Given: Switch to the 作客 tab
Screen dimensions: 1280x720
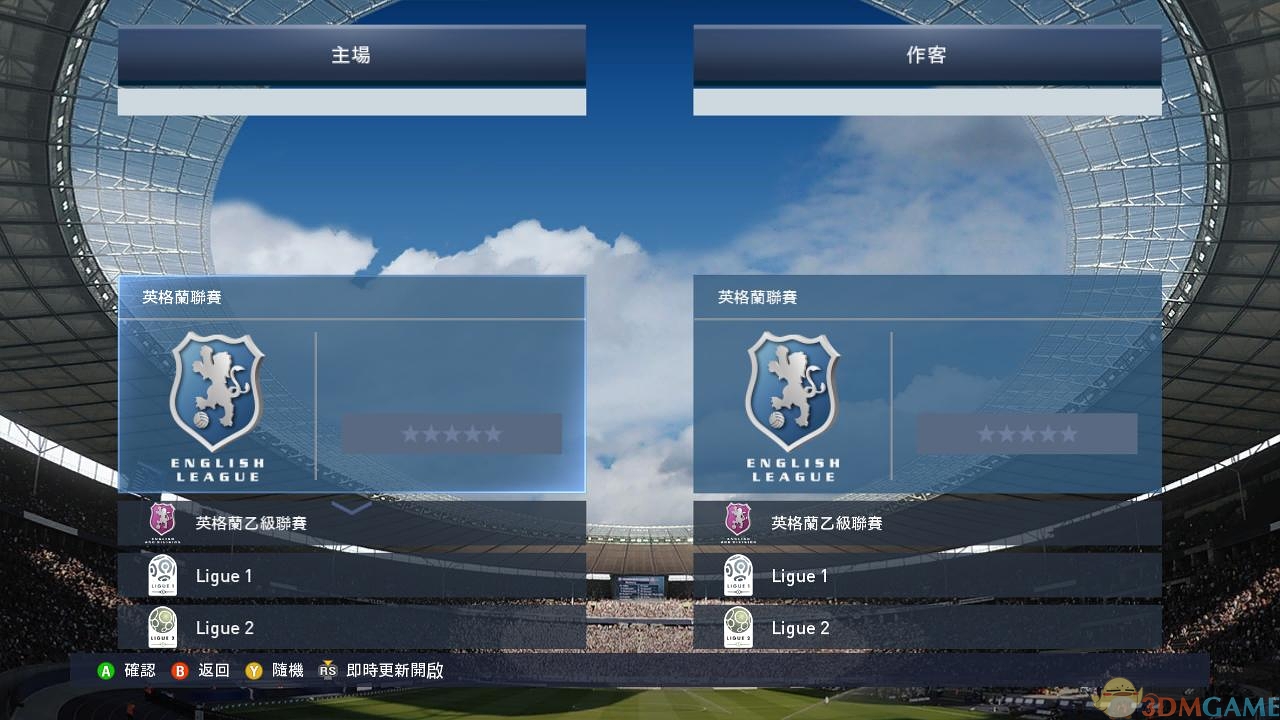Looking at the screenshot, I should tap(927, 56).
